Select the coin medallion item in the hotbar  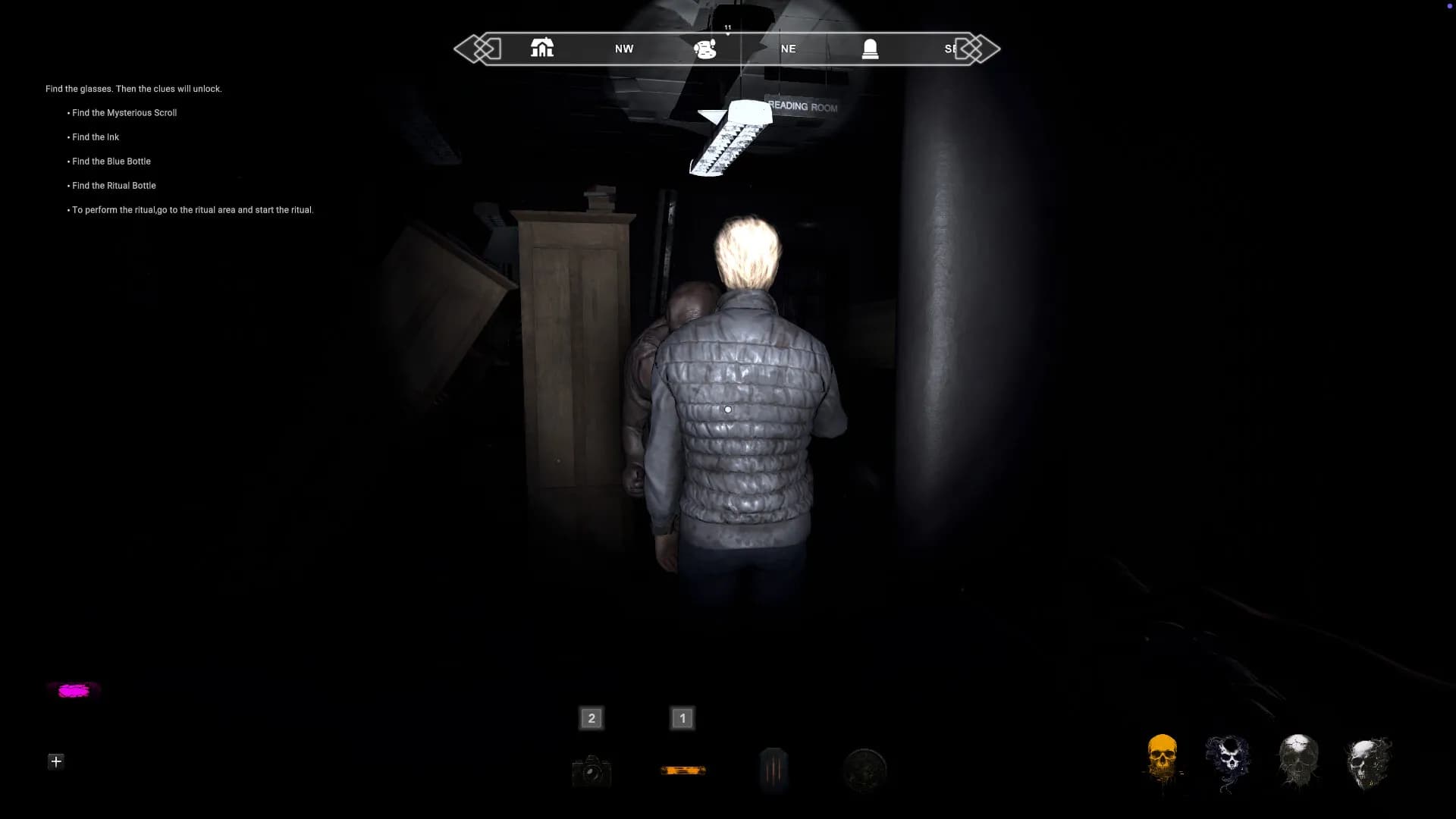click(x=864, y=769)
